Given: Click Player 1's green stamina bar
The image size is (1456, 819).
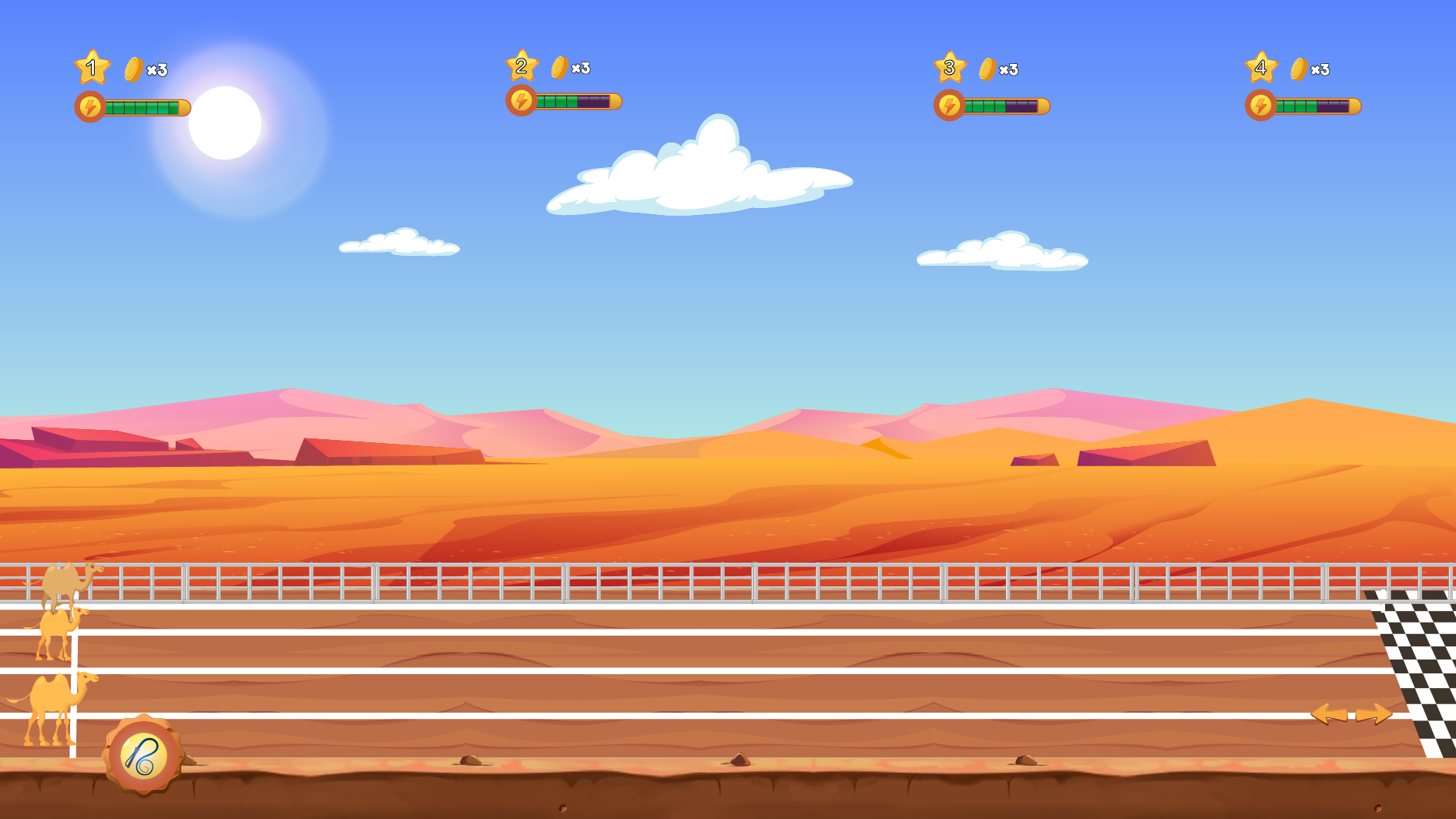Looking at the screenshot, I should click(x=143, y=106).
